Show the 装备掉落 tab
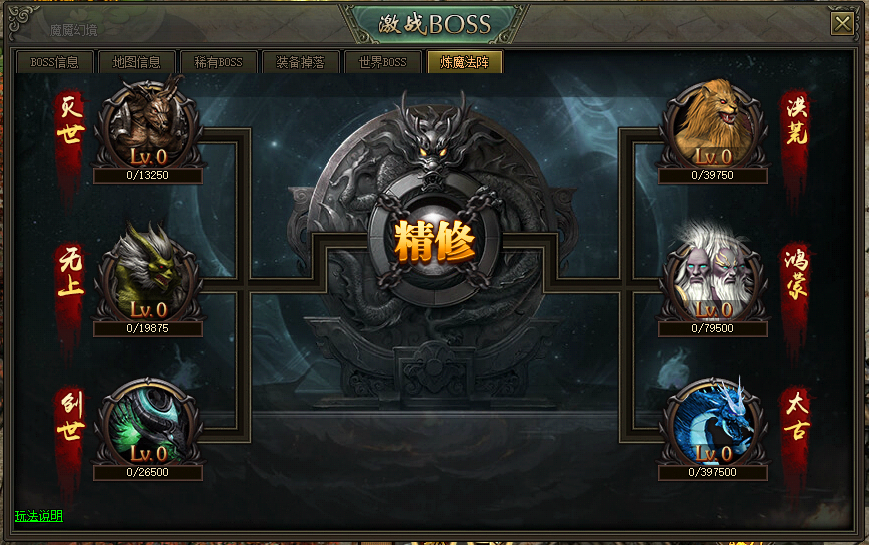This screenshot has height=545, width=869. (x=300, y=62)
